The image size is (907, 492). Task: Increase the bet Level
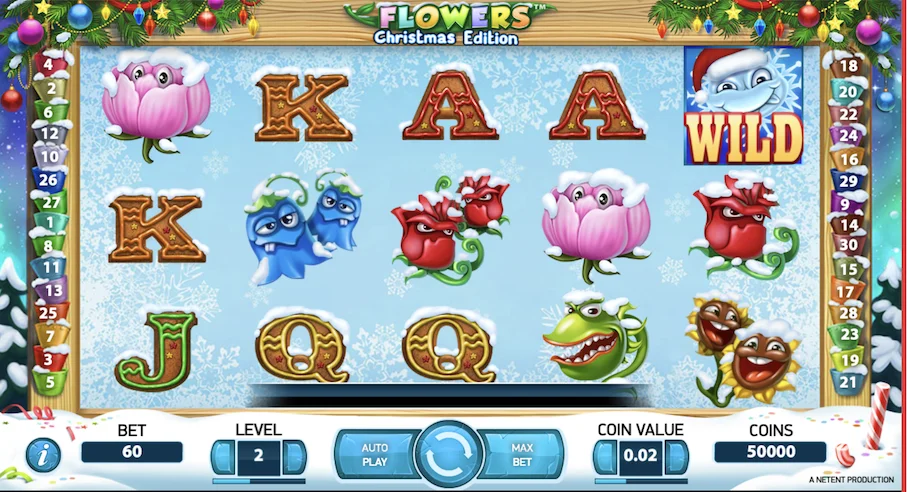295,457
